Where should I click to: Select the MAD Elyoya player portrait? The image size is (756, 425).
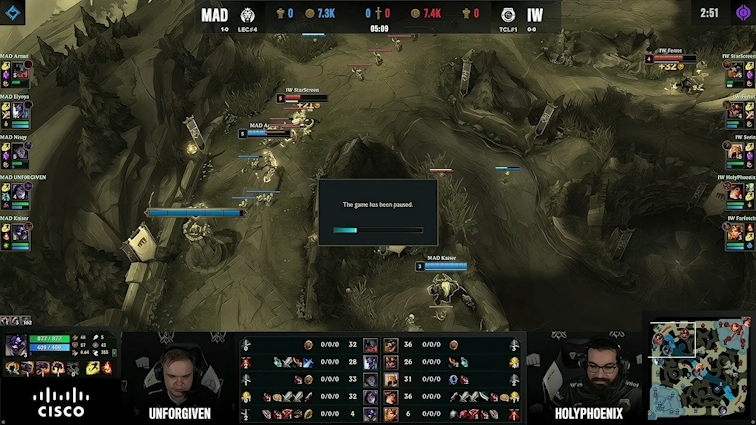coord(19,113)
